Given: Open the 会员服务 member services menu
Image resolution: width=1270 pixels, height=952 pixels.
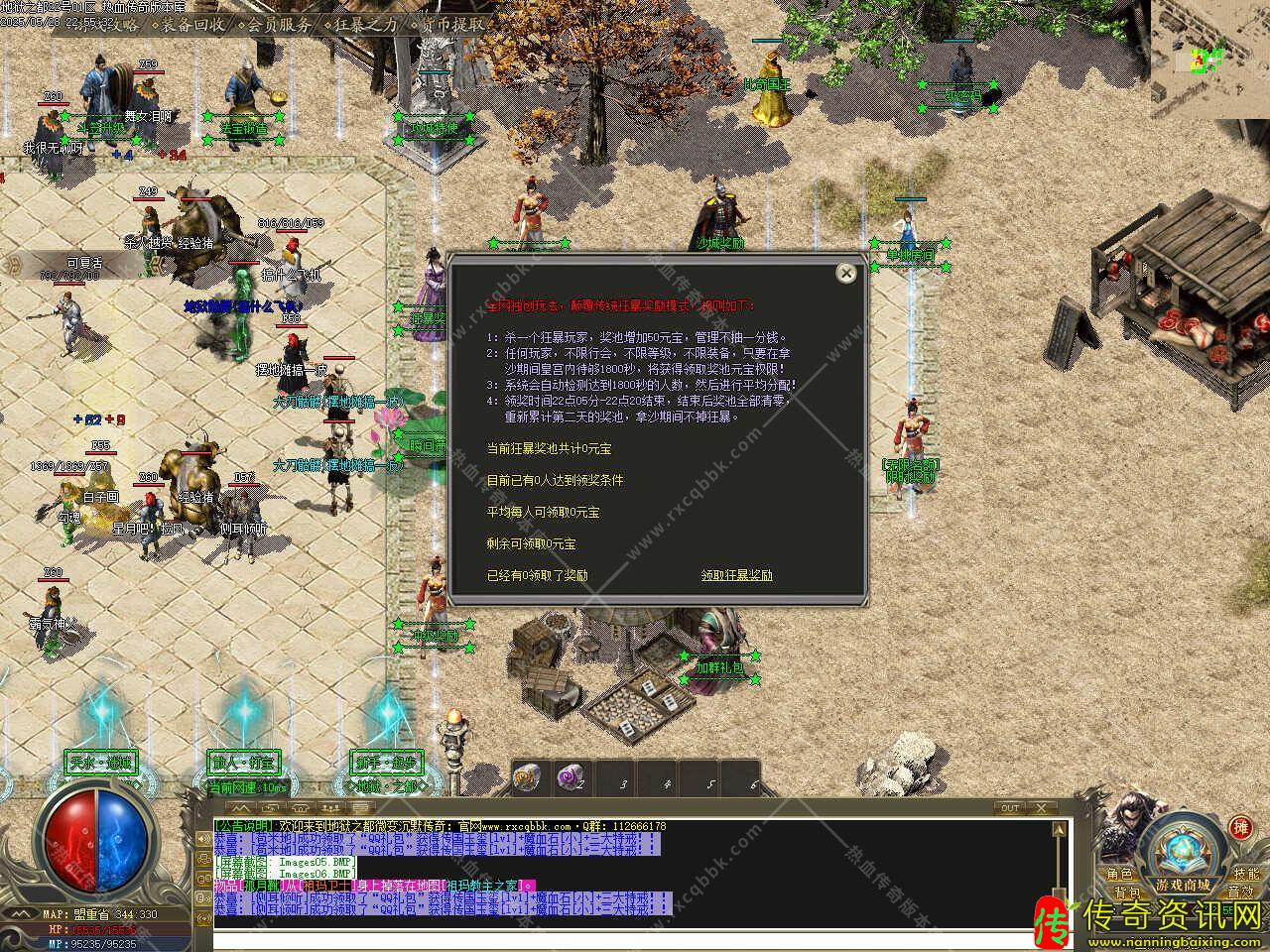Looking at the screenshot, I should click(x=279, y=25).
